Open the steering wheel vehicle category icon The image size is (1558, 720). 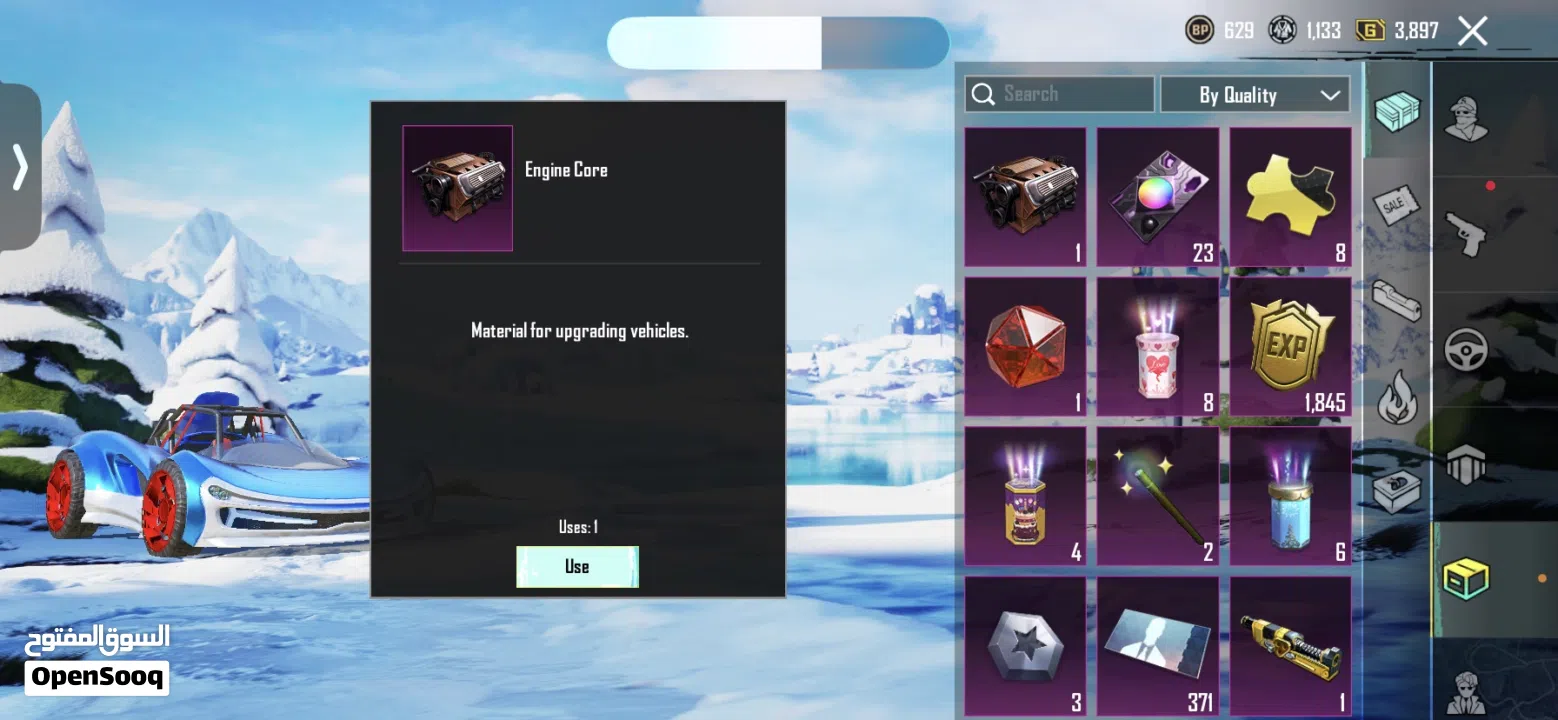click(x=1465, y=347)
